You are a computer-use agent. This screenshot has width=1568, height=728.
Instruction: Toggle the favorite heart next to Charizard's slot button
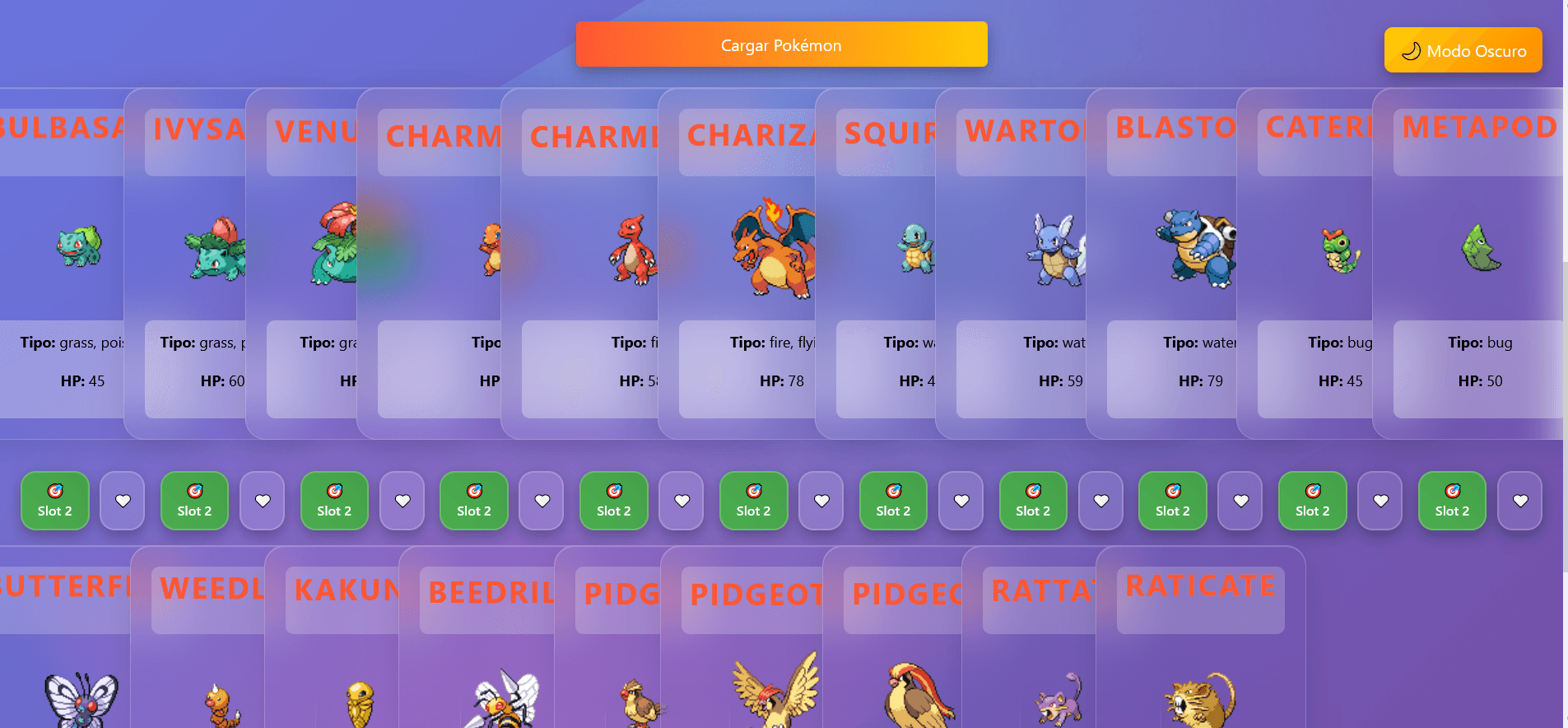(821, 500)
